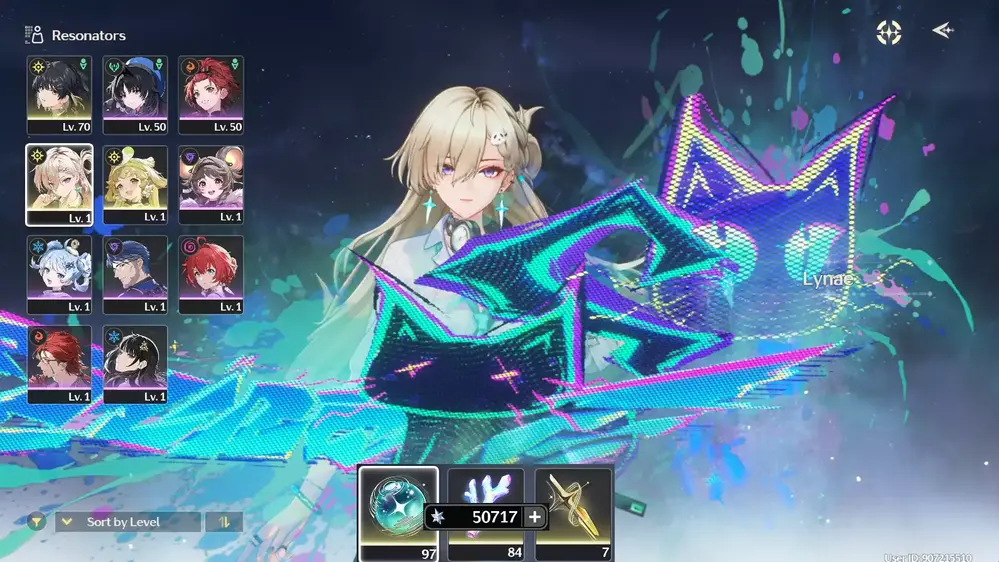Image resolution: width=999 pixels, height=562 pixels.
Task: Select the brown-haired resonator with hair buns
Action: 211,184
